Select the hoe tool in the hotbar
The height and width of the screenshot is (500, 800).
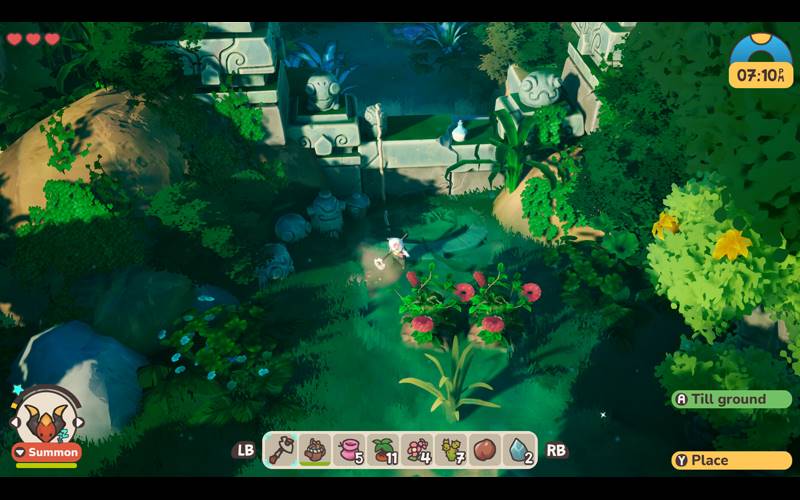pos(283,449)
